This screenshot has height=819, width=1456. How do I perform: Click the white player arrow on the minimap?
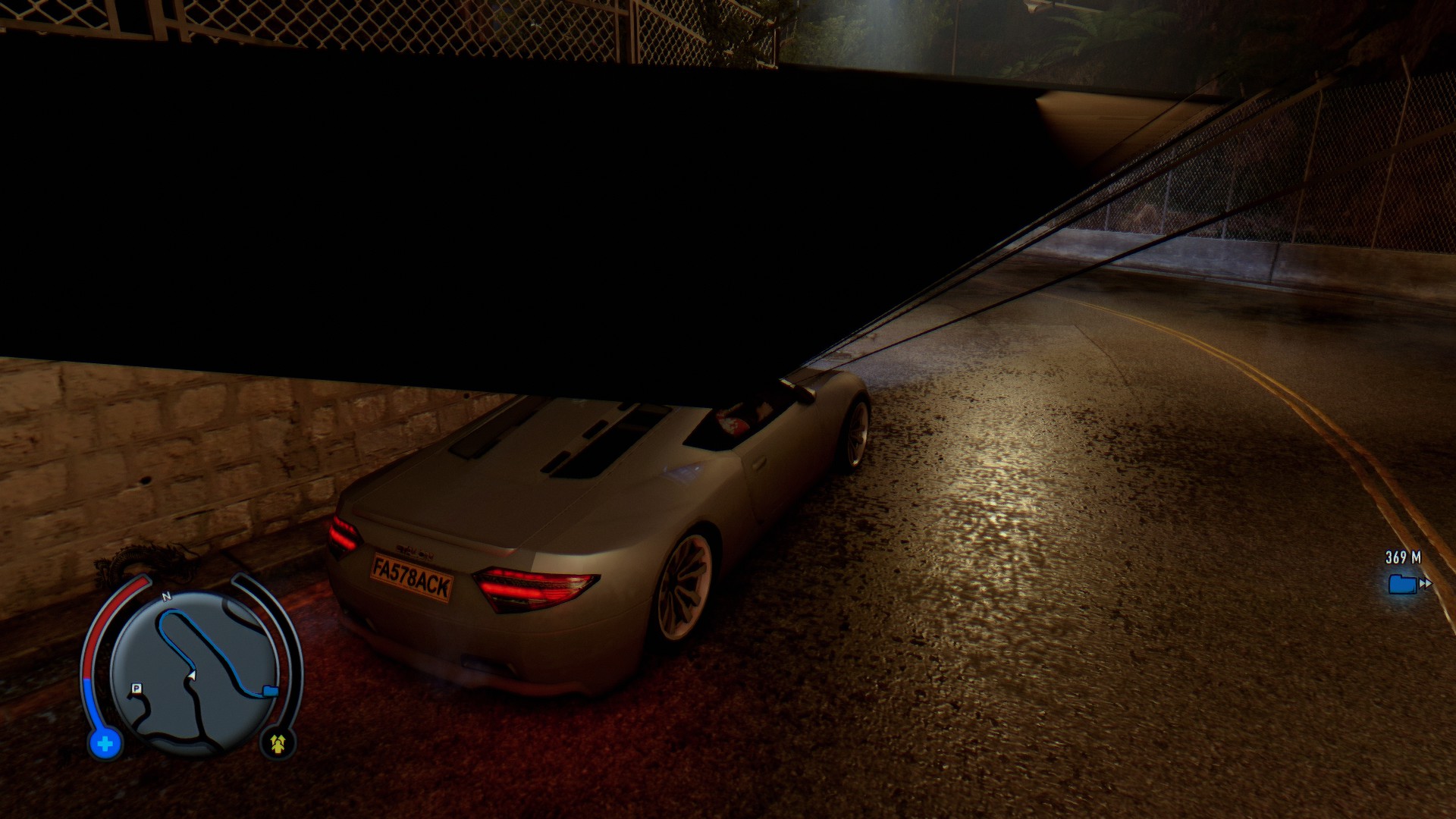(x=192, y=675)
